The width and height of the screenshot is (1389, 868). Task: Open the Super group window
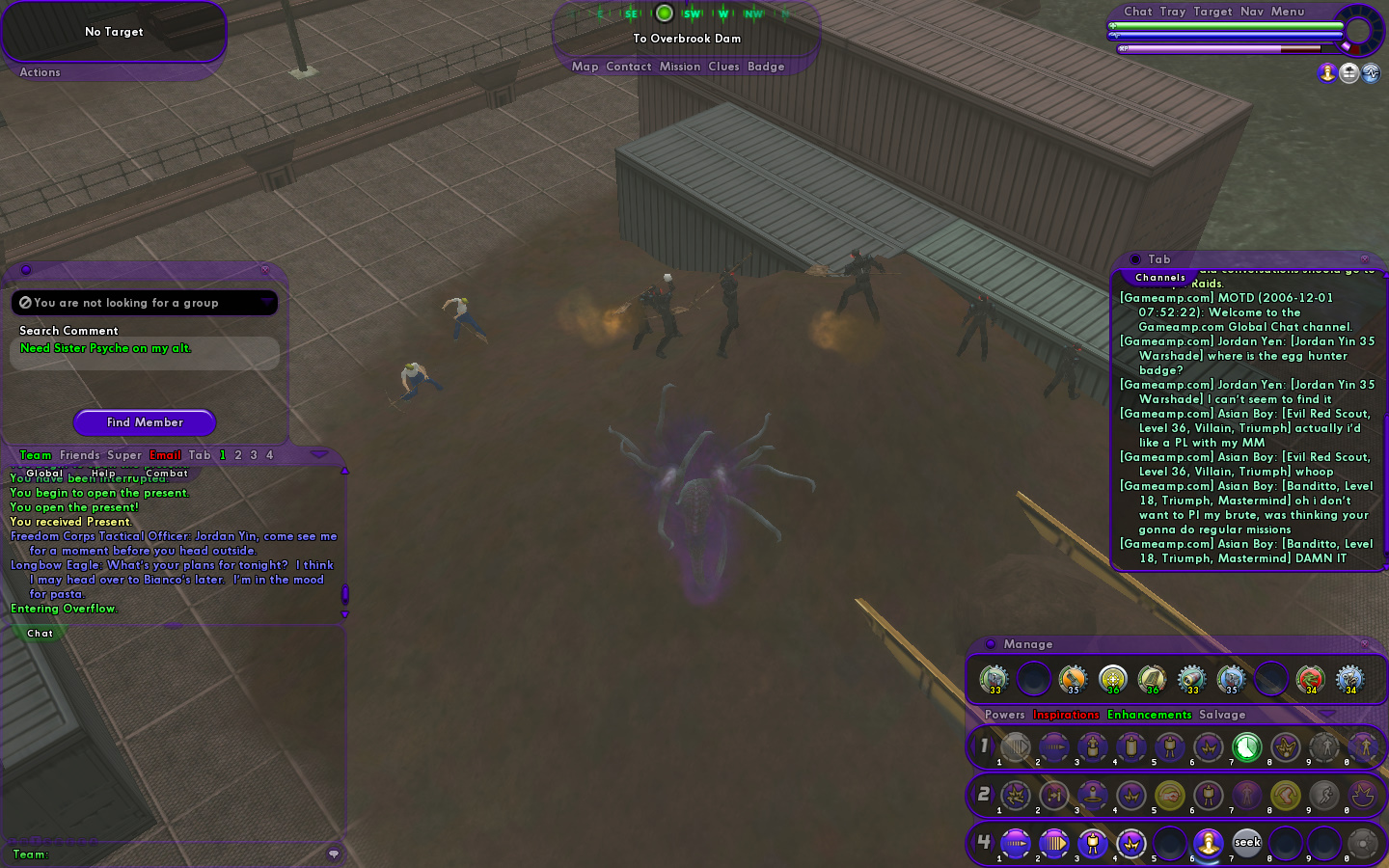coord(124,455)
